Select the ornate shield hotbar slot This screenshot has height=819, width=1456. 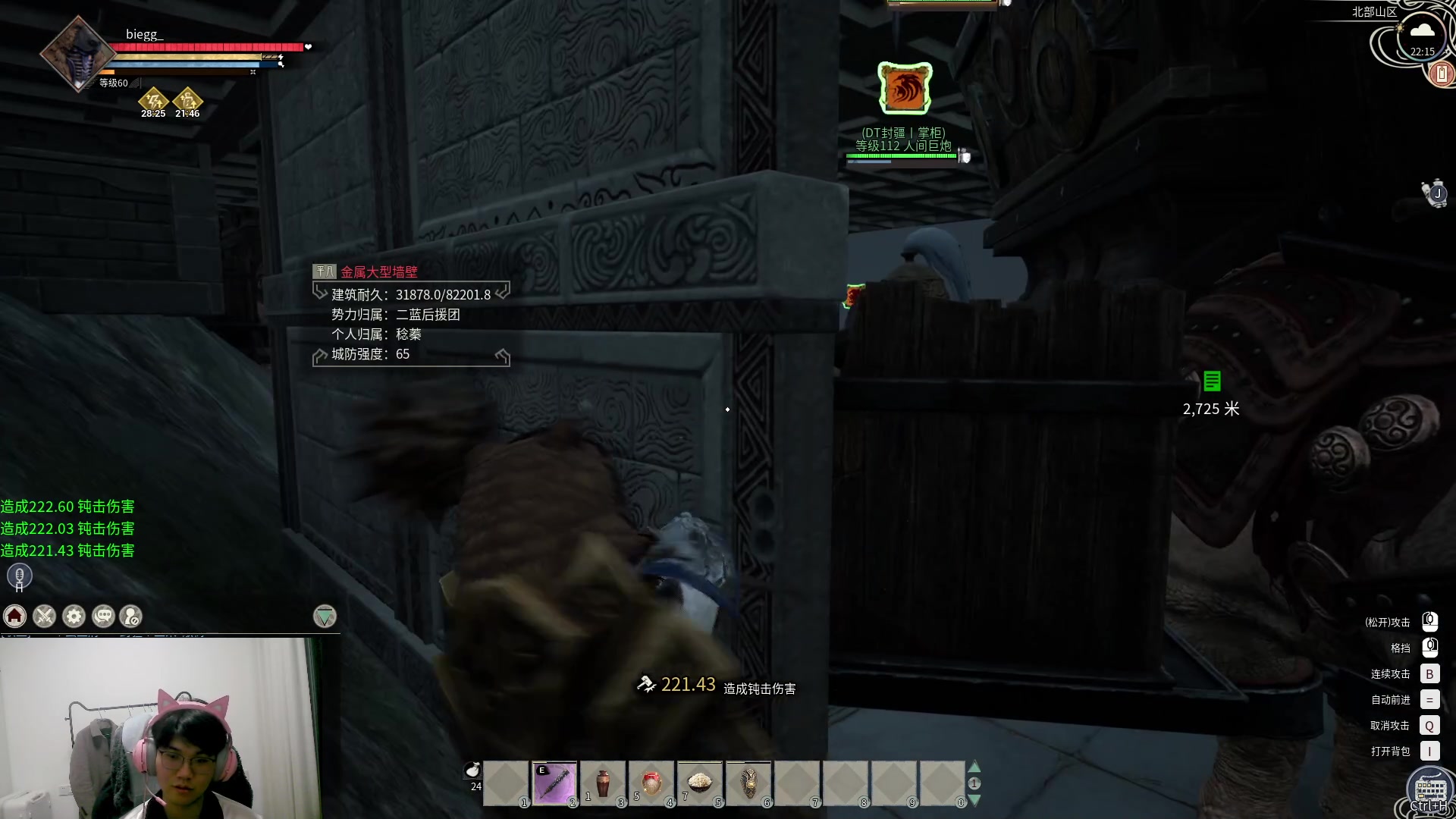click(x=748, y=783)
